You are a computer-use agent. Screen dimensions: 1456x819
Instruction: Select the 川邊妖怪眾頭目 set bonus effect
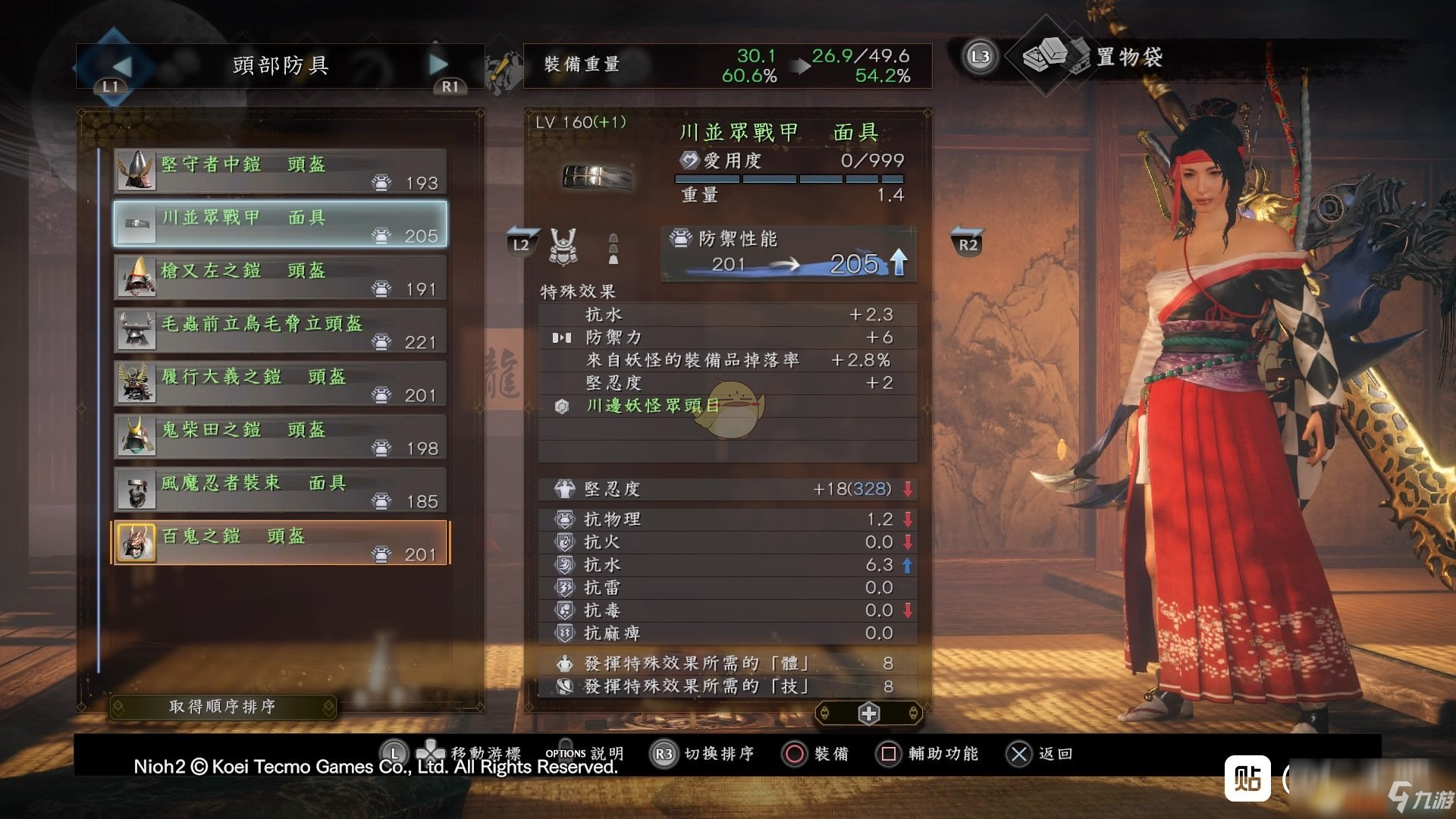pos(652,406)
